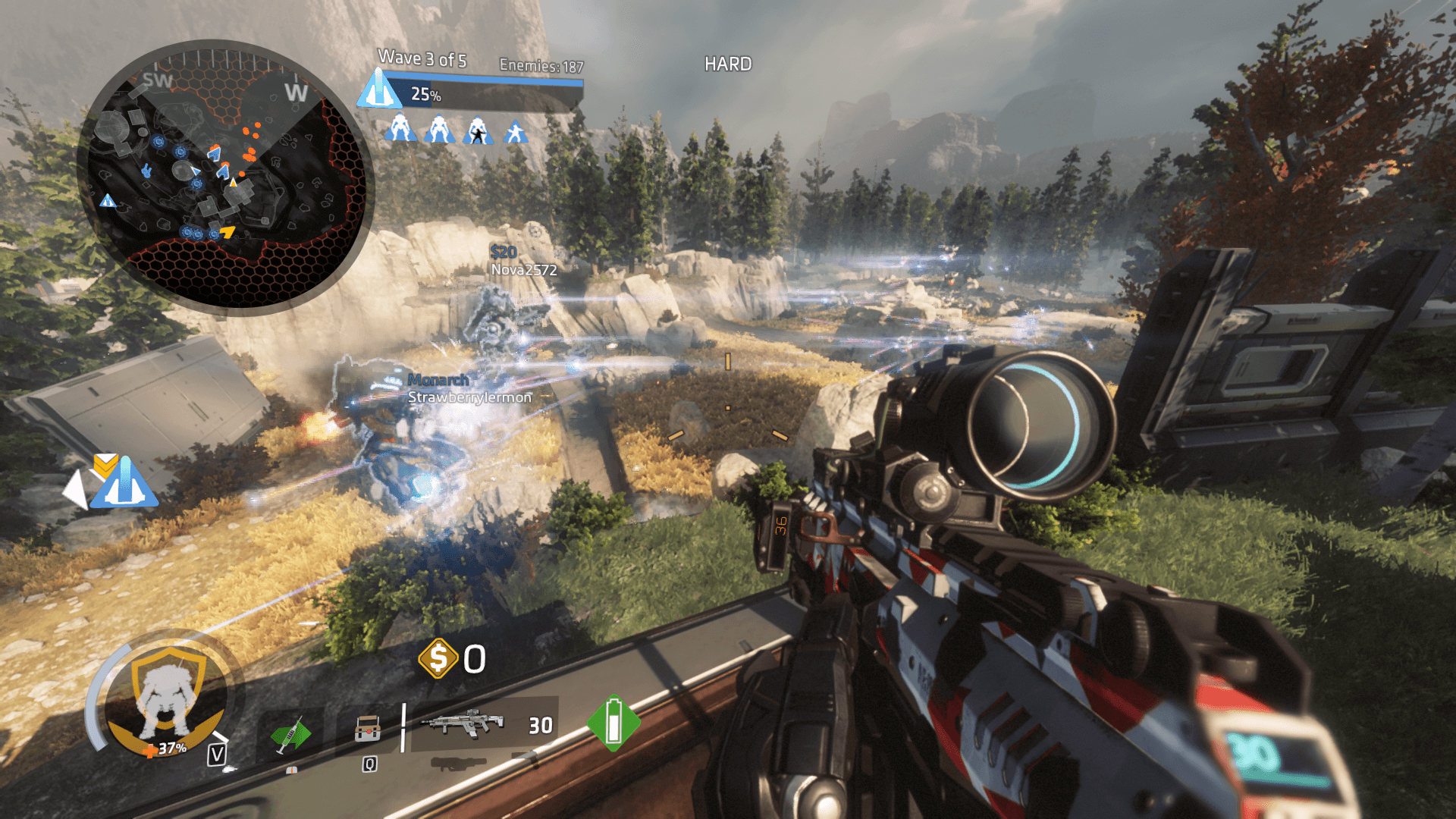Screen dimensions: 1456x819
Task: Select the harvester icon beside the 25% bar
Action: pyautogui.click(x=378, y=89)
